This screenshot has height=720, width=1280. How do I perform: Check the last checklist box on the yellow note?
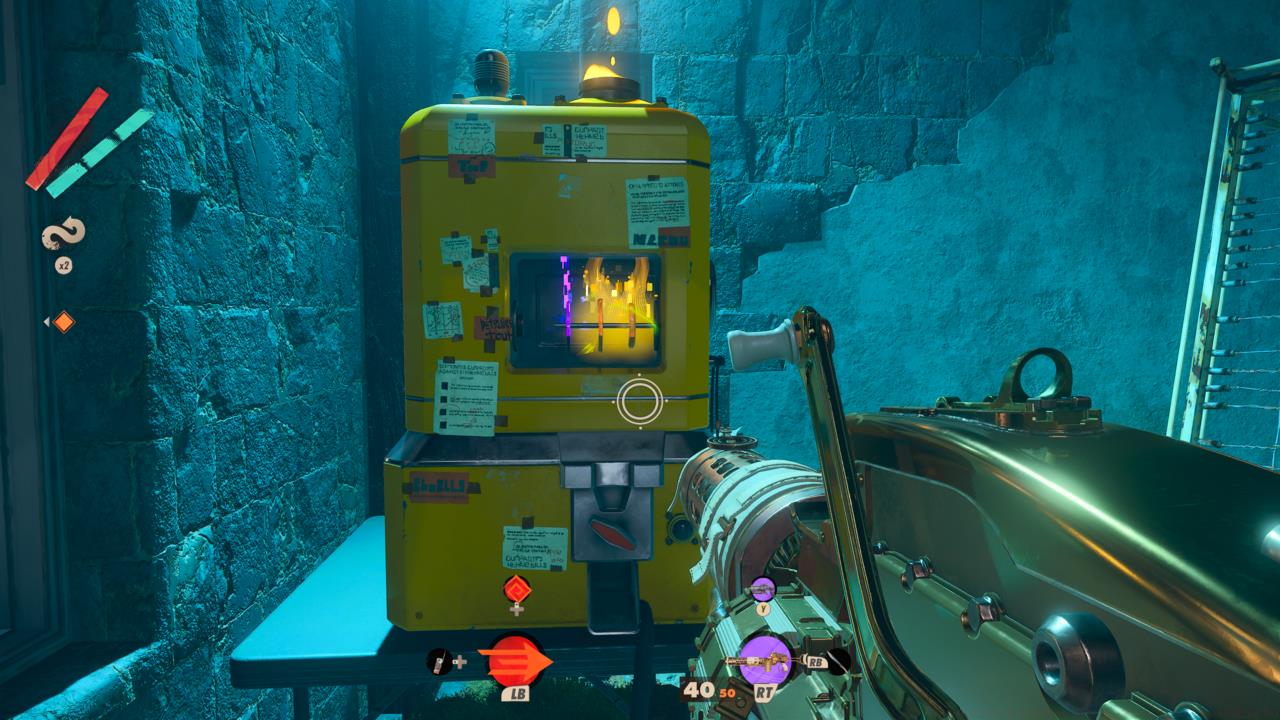pos(442,424)
